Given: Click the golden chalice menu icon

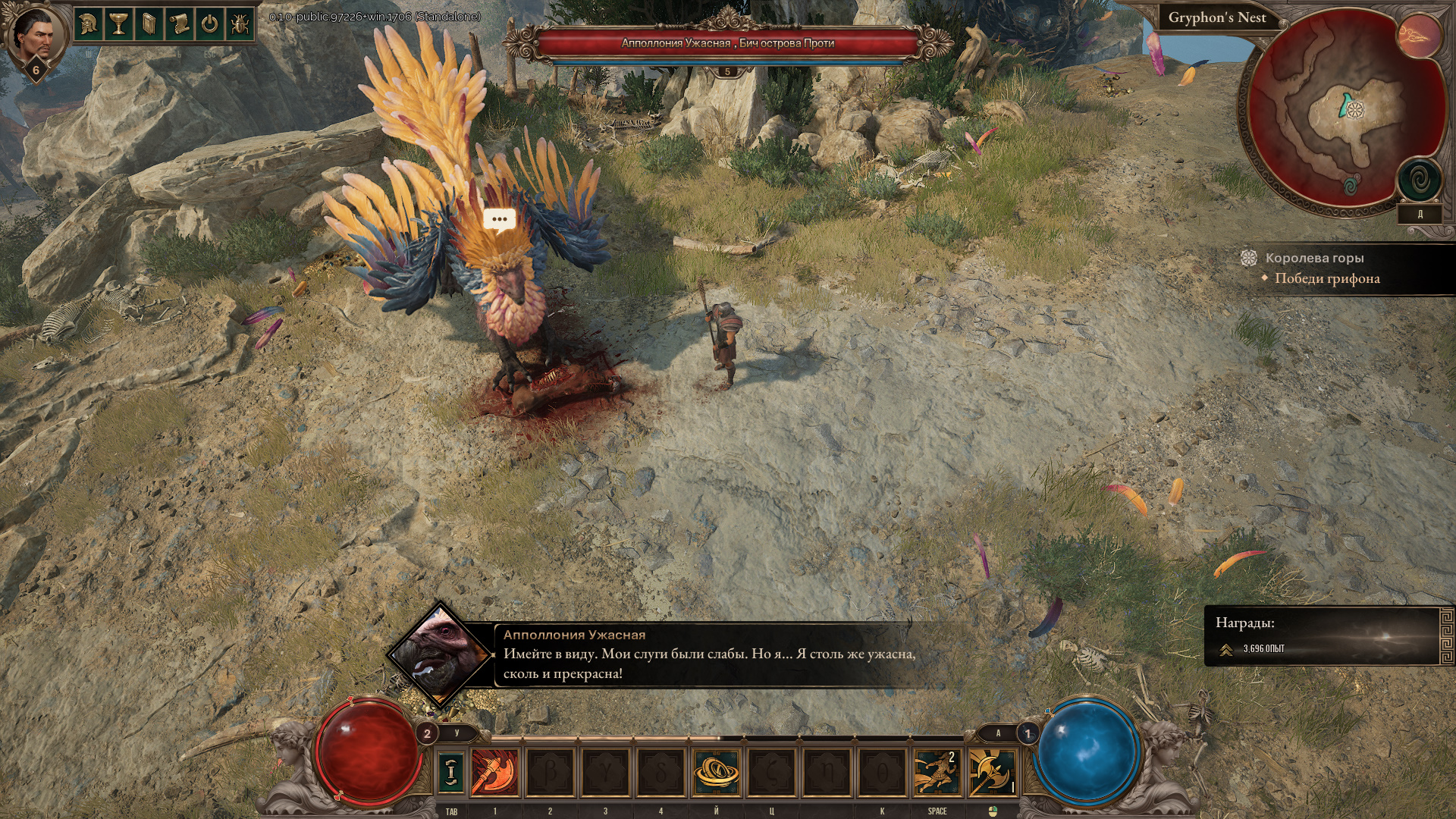Looking at the screenshot, I should tap(118, 24).
